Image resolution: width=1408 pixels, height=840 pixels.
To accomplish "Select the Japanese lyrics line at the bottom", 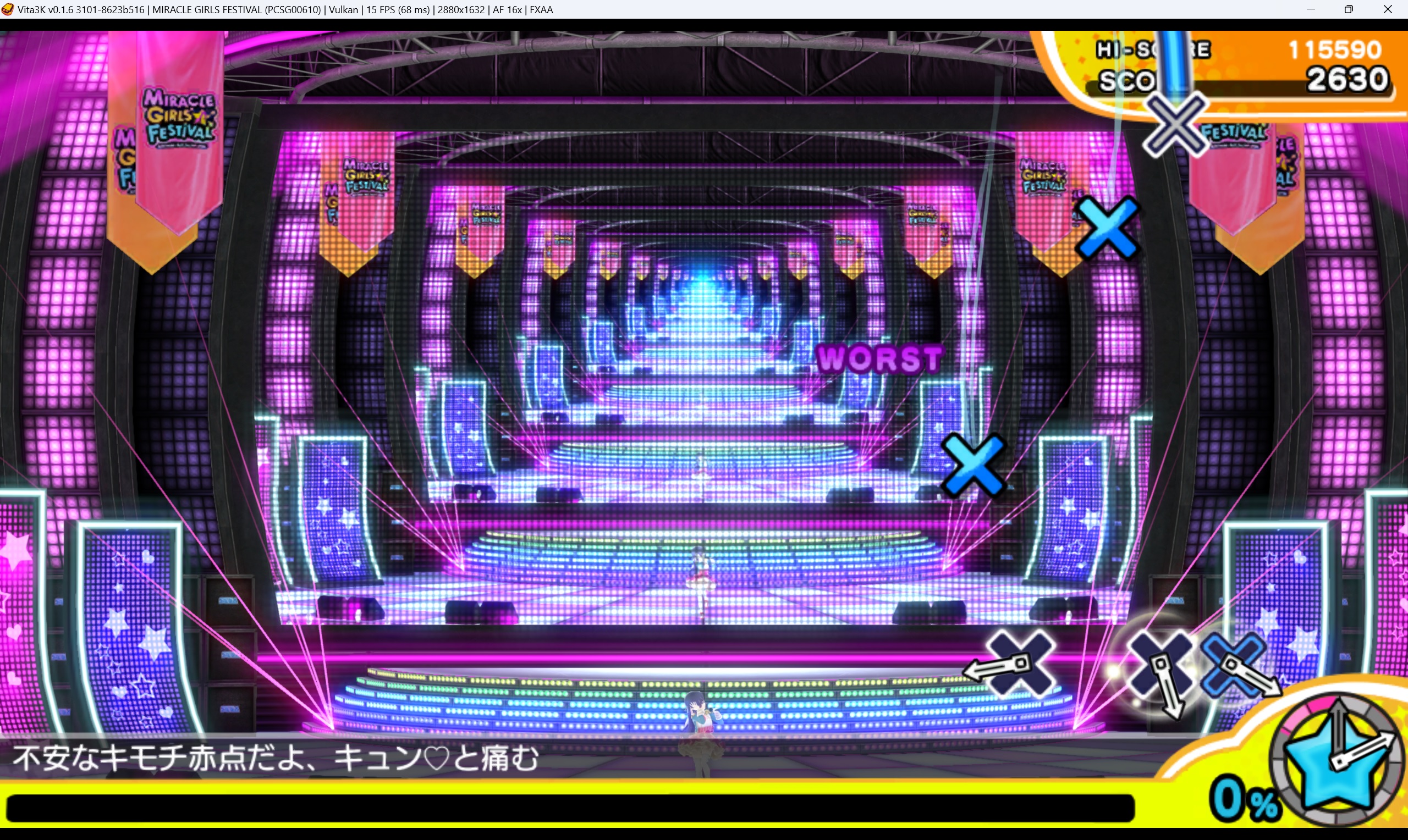I will (x=276, y=758).
